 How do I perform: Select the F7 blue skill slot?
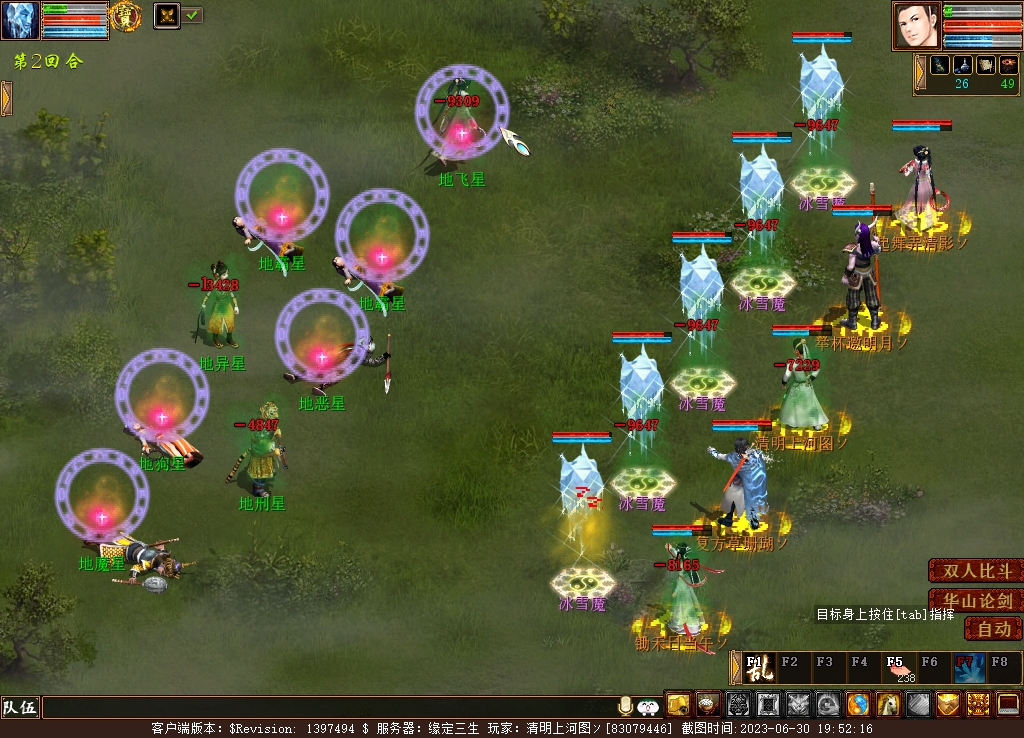(968, 667)
